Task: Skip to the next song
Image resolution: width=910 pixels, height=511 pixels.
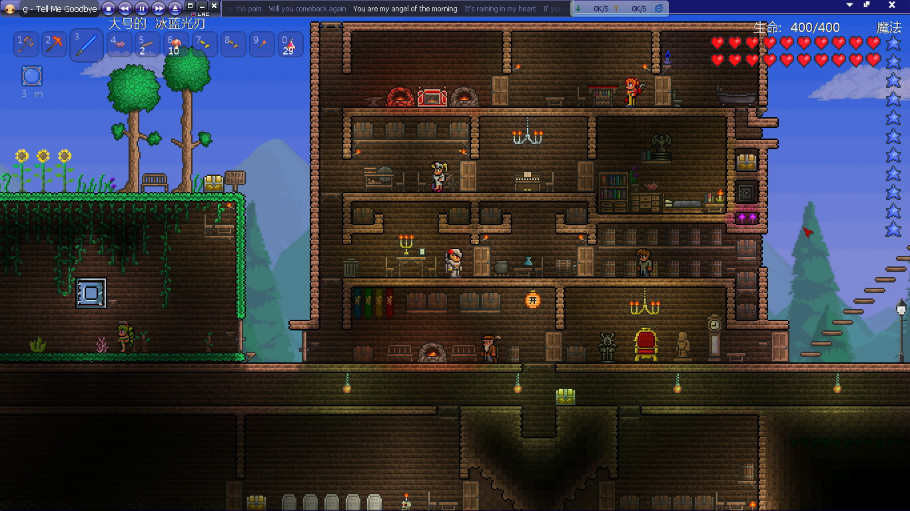Action: [158, 8]
